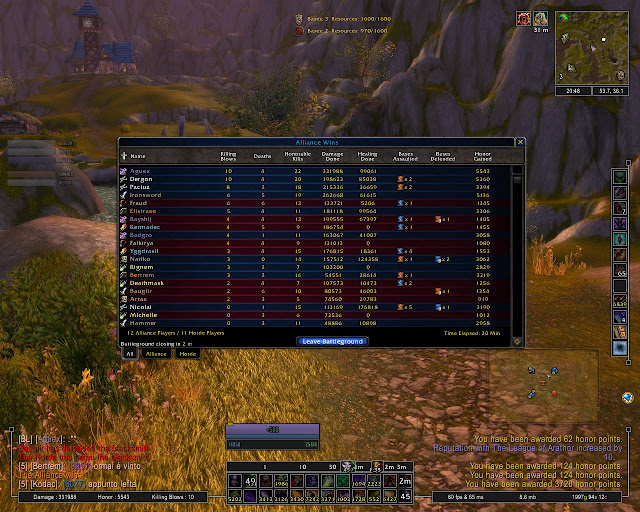Sort scoreboard by Honor Gained column
640x512 pixels.
(x=484, y=156)
